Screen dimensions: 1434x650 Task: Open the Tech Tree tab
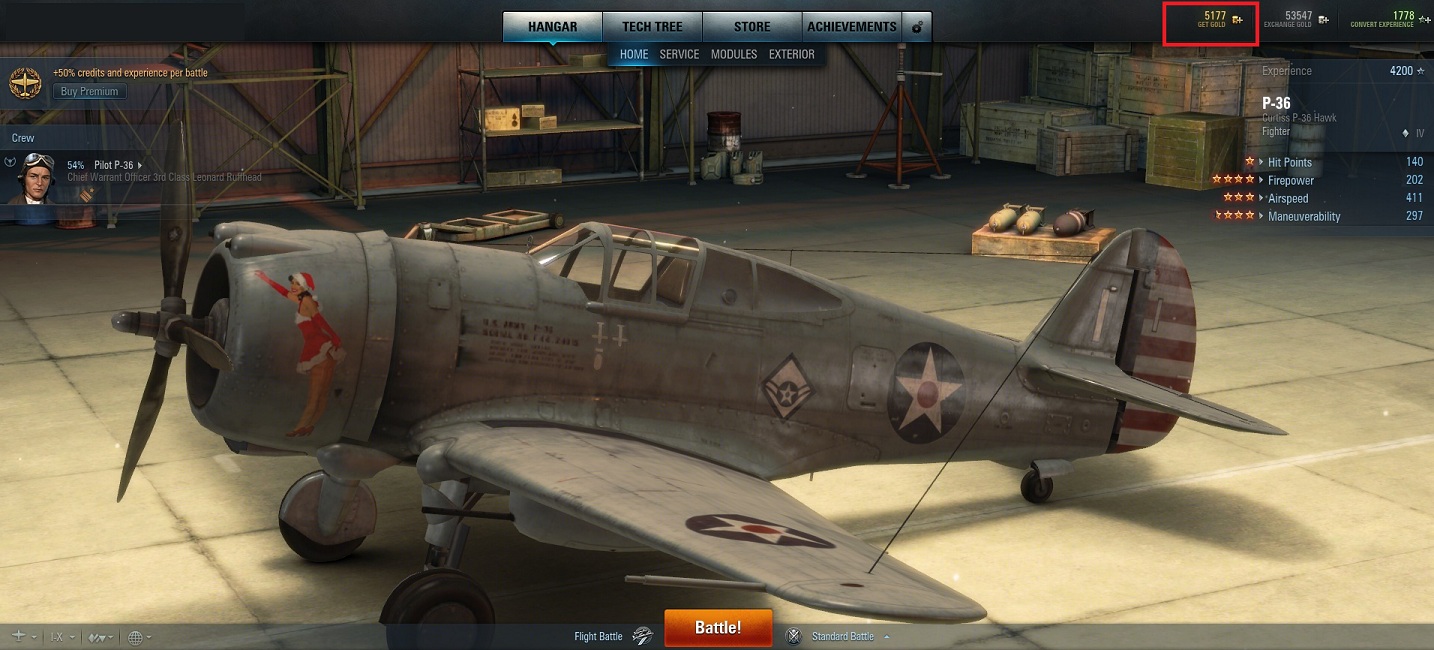click(x=652, y=27)
